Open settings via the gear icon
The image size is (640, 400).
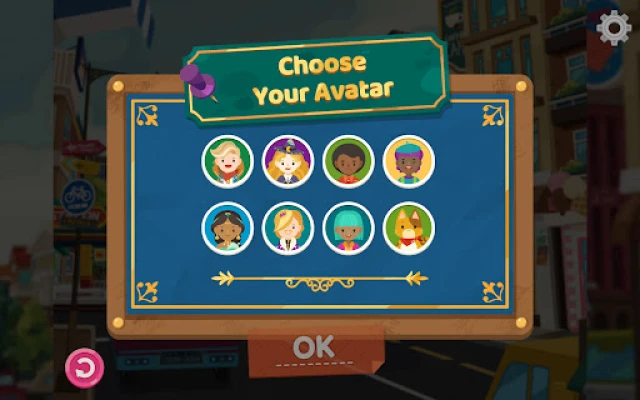611,28
